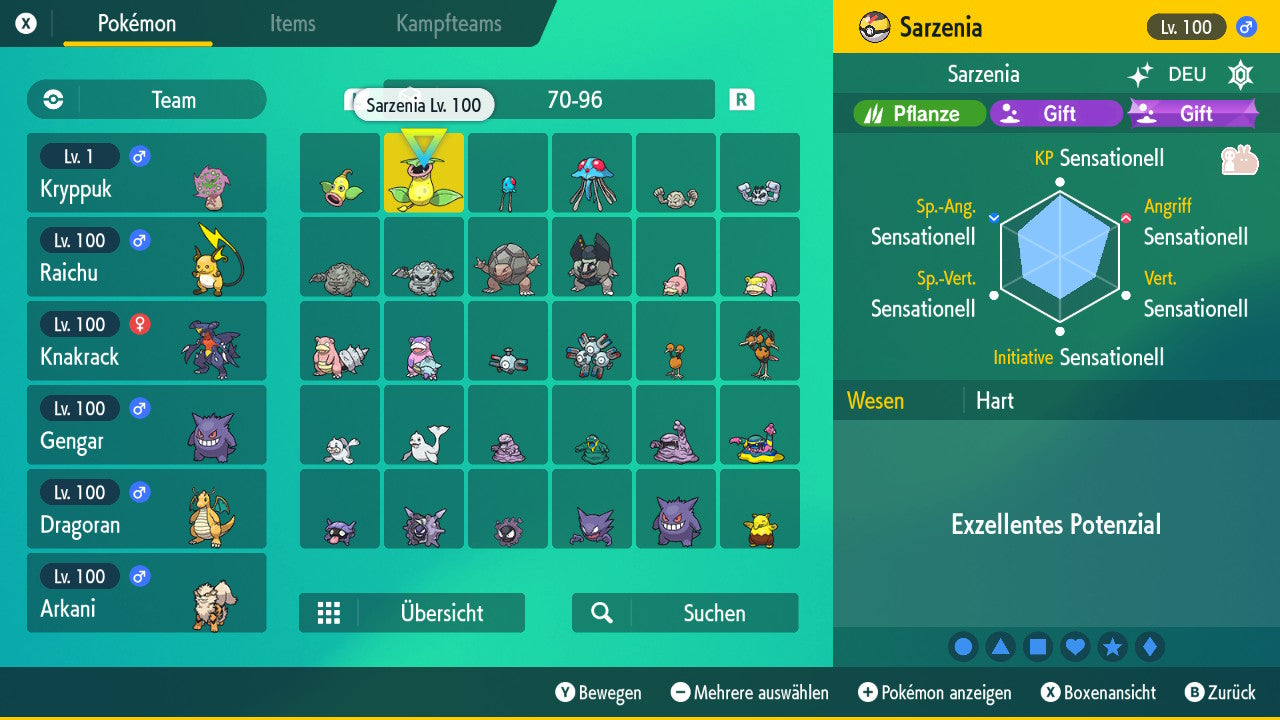This screenshot has width=1280, height=720.
Task: Click the R arrow to next box
Action: [x=740, y=100]
